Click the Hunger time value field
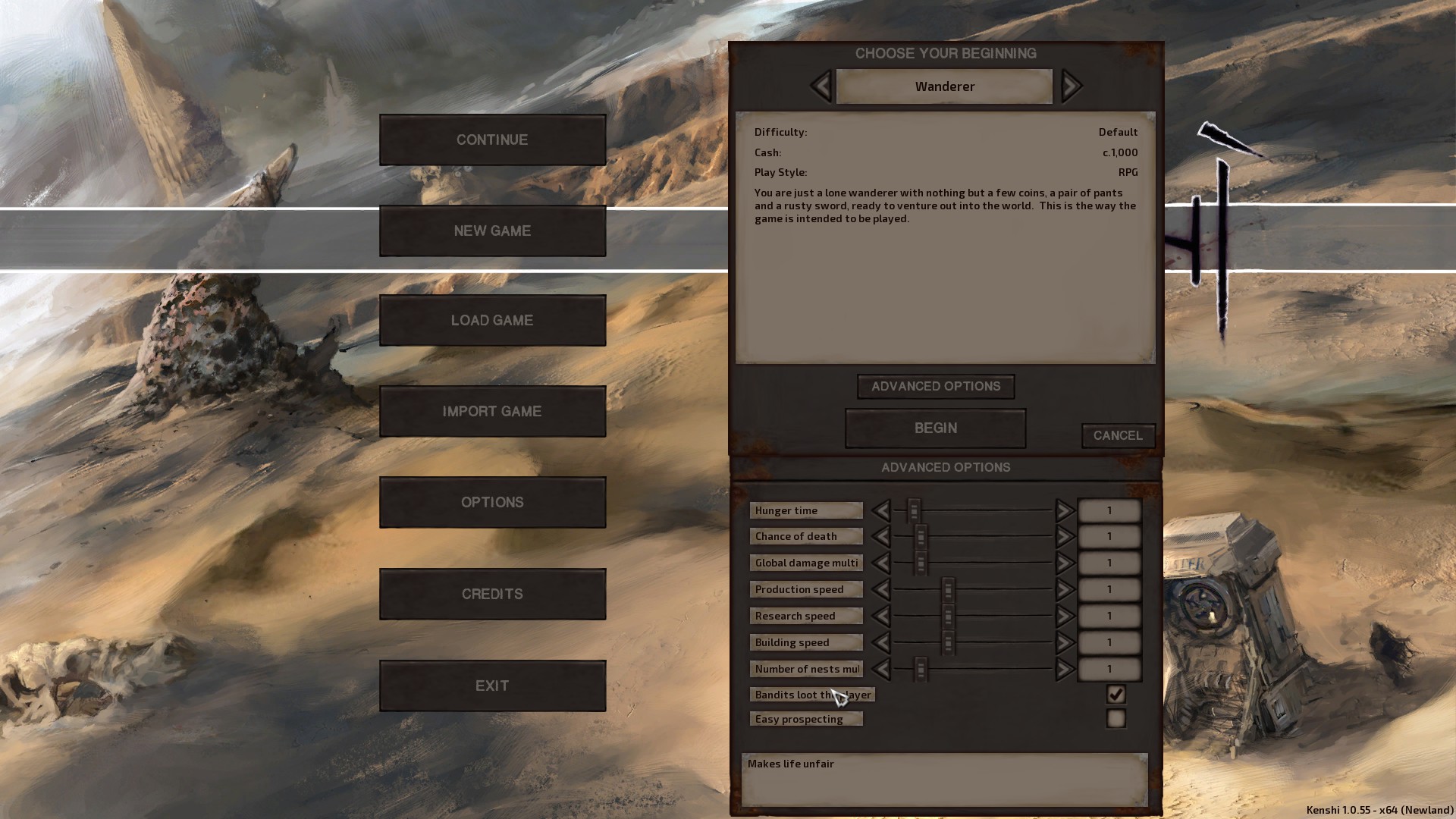 pos(1109,510)
